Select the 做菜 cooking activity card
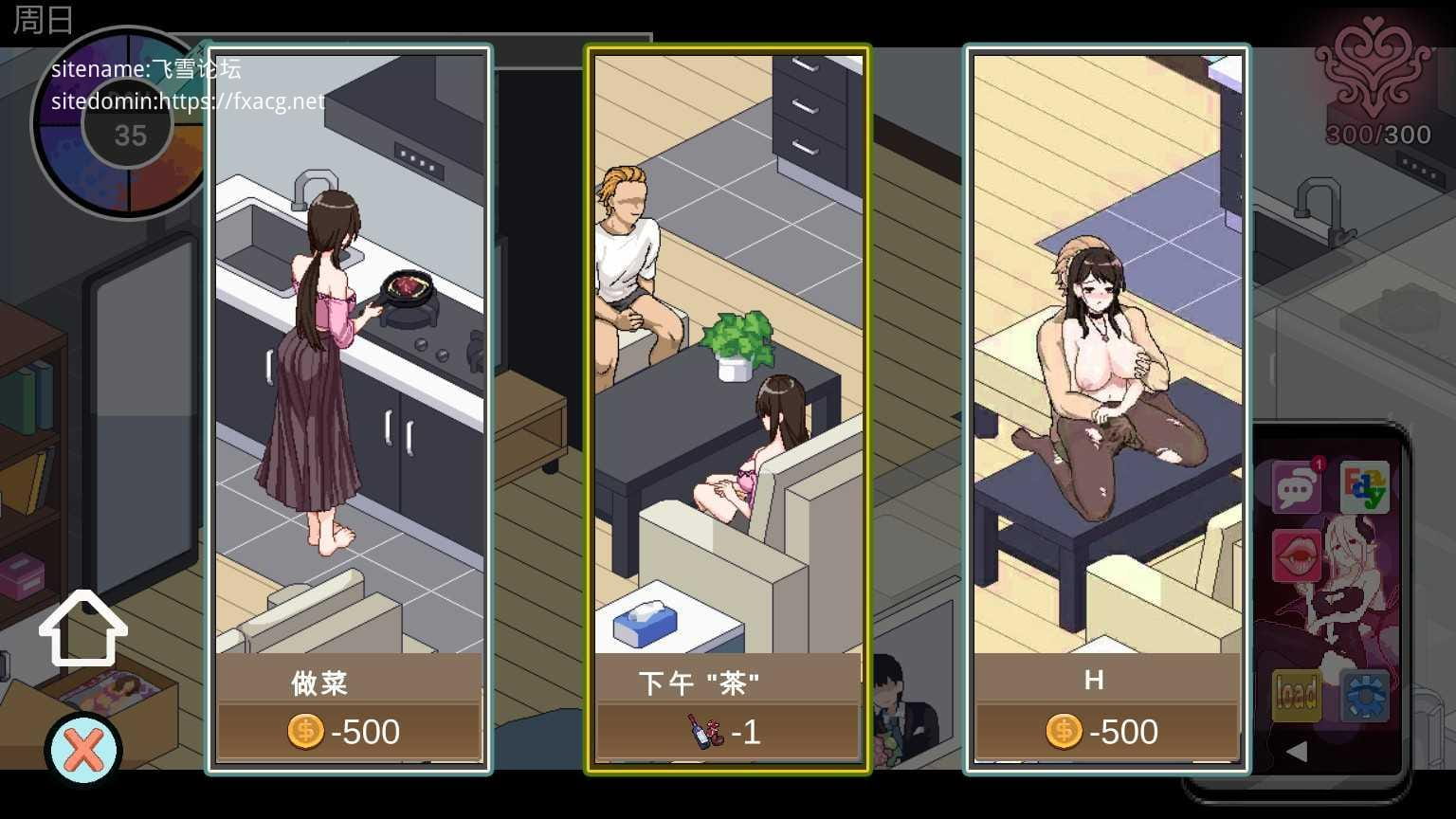 point(349,409)
